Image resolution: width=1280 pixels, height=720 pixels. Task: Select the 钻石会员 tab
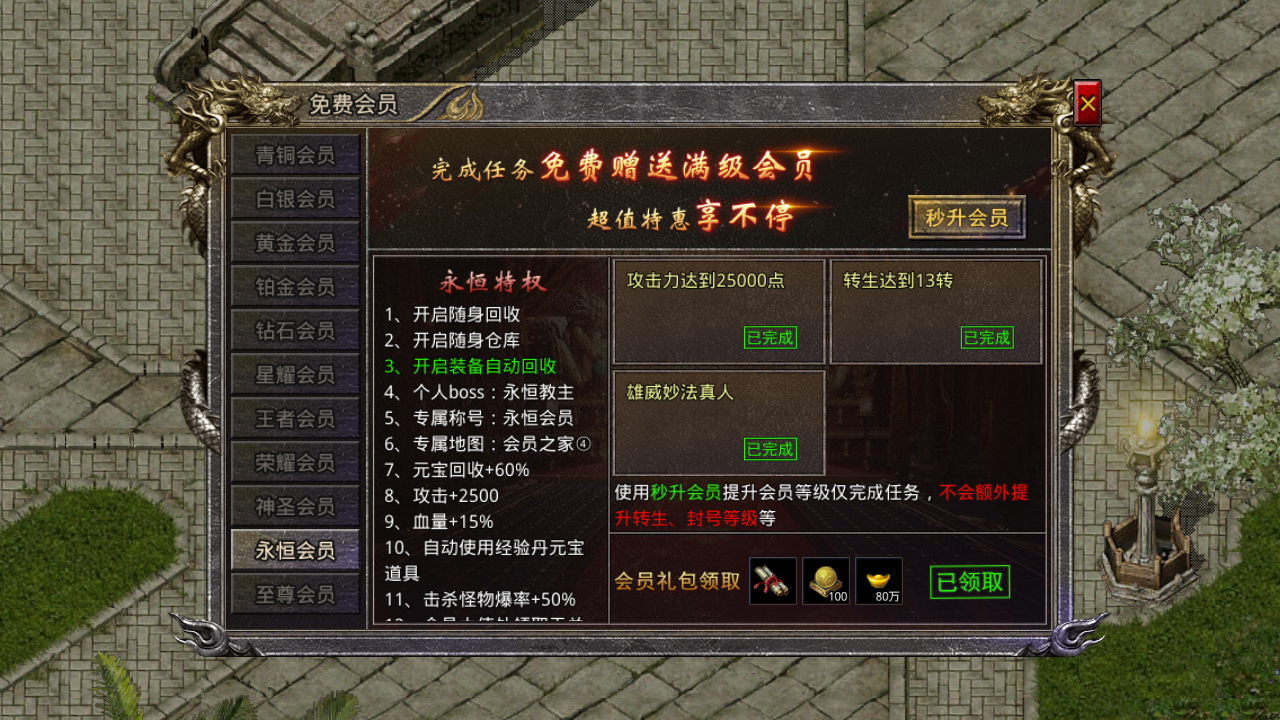pyautogui.click(x=295, y=330)
